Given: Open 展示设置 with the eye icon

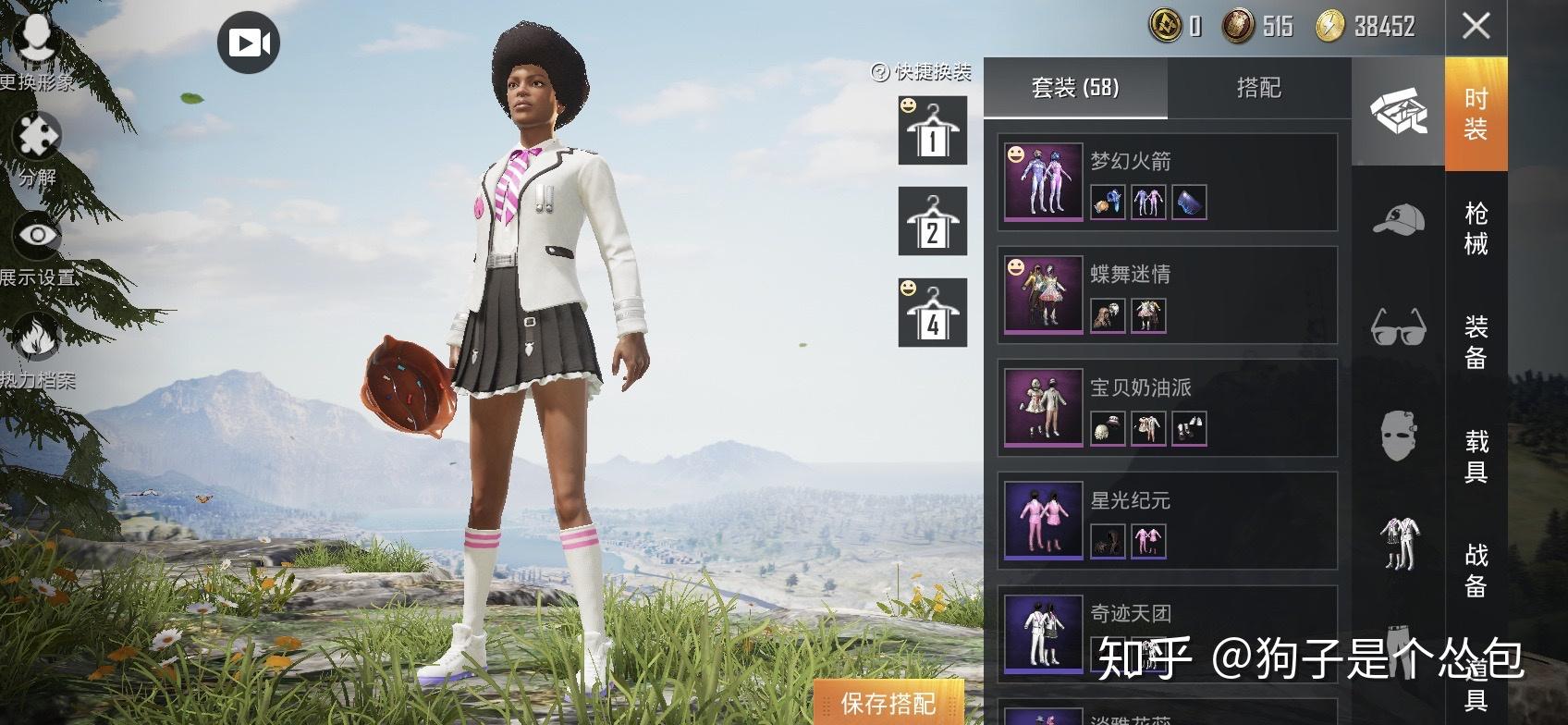Looking at the screenshot, I should (x=37, y=237).
